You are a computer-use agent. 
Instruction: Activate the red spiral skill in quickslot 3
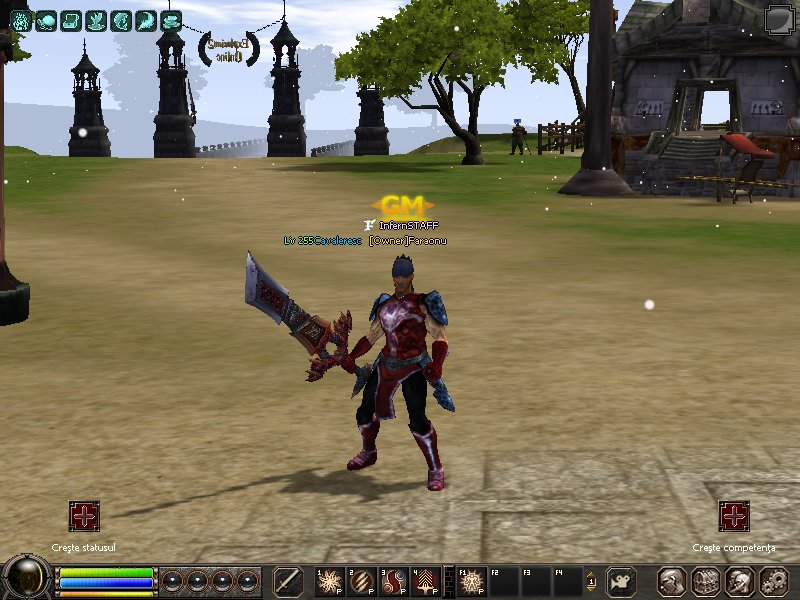point(393,581)
